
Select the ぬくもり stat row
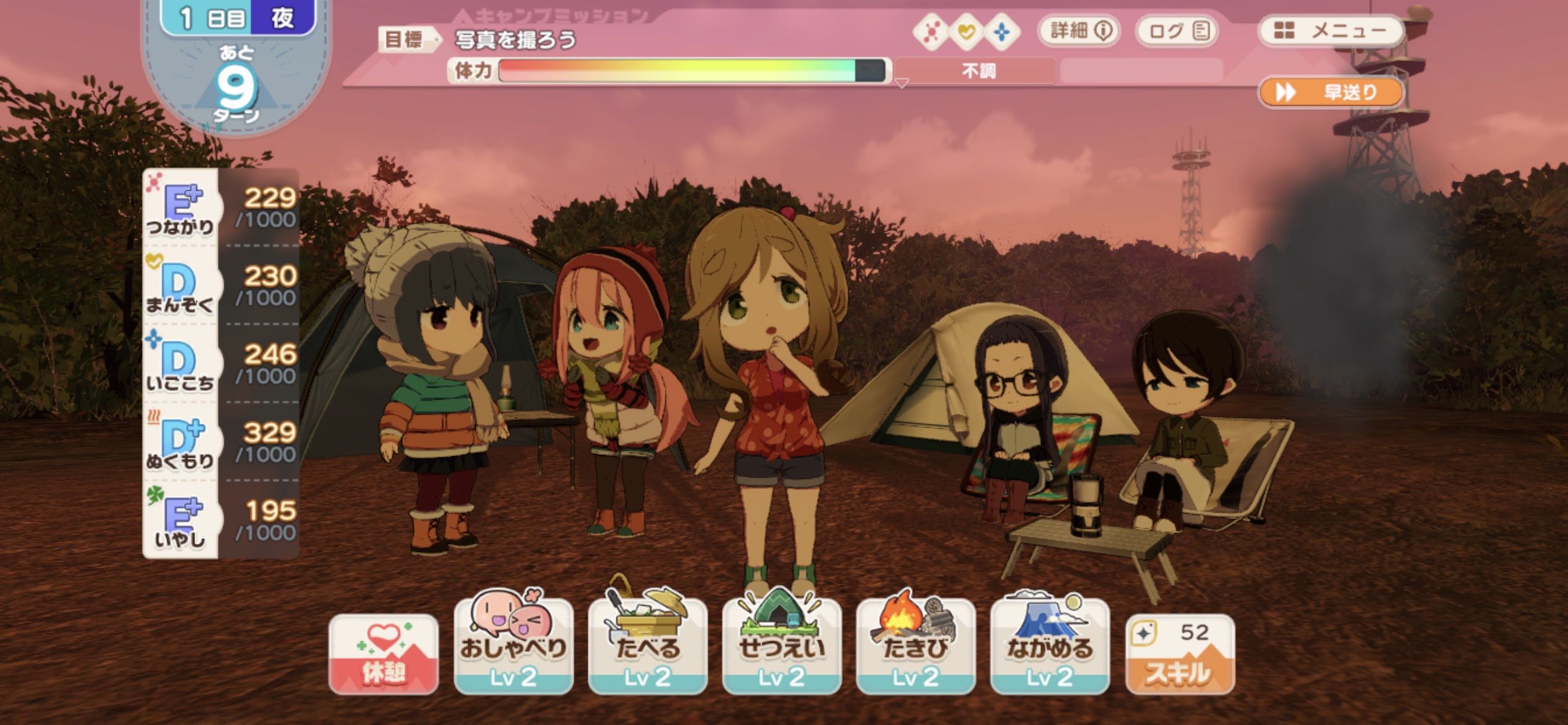221,442
